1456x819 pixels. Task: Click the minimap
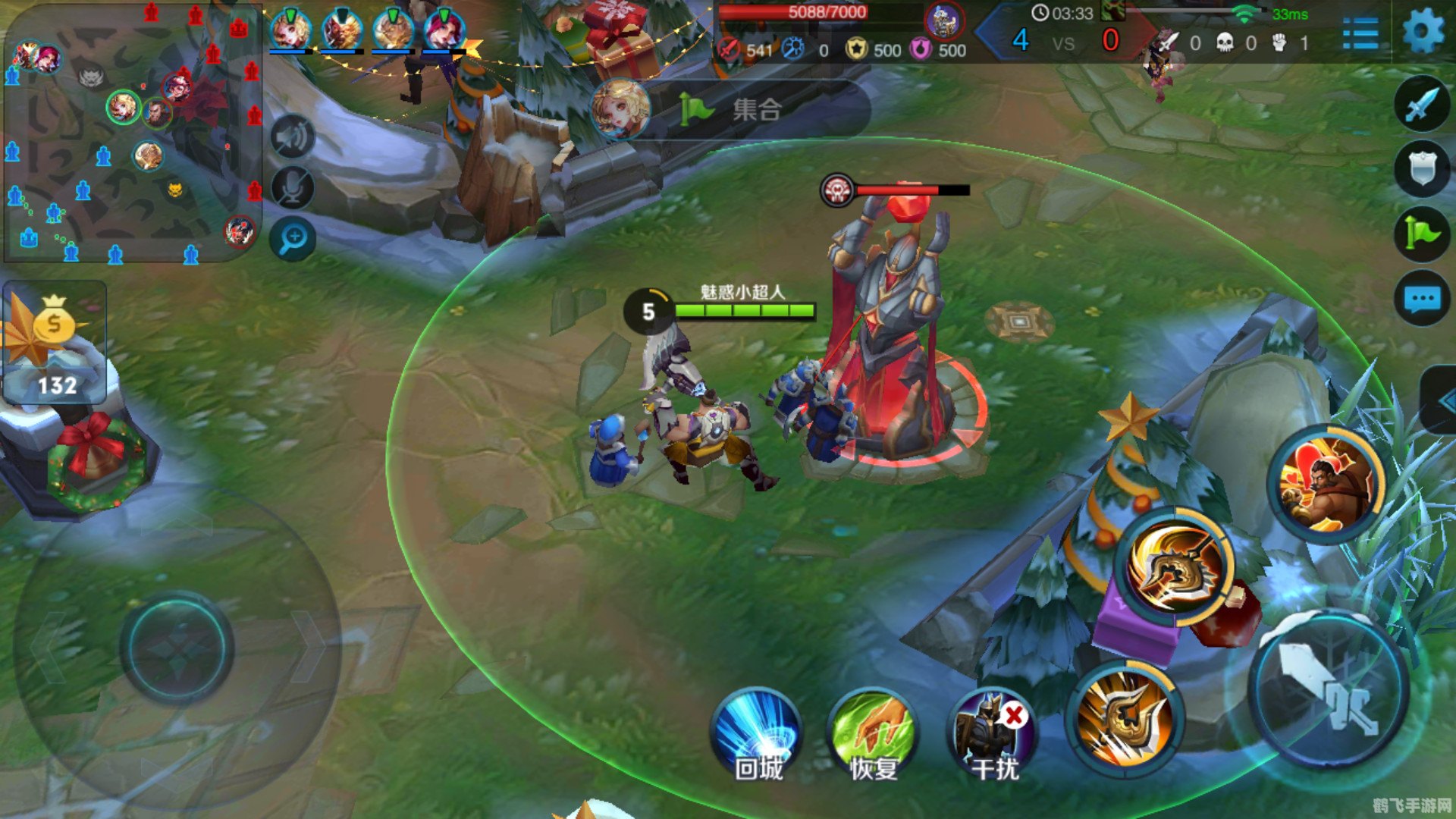point(133,133)
